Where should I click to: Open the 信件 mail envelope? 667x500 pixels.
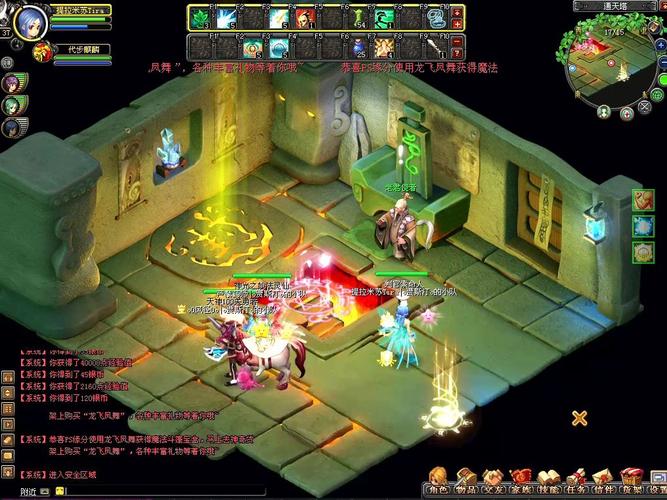tap(602, 479)
